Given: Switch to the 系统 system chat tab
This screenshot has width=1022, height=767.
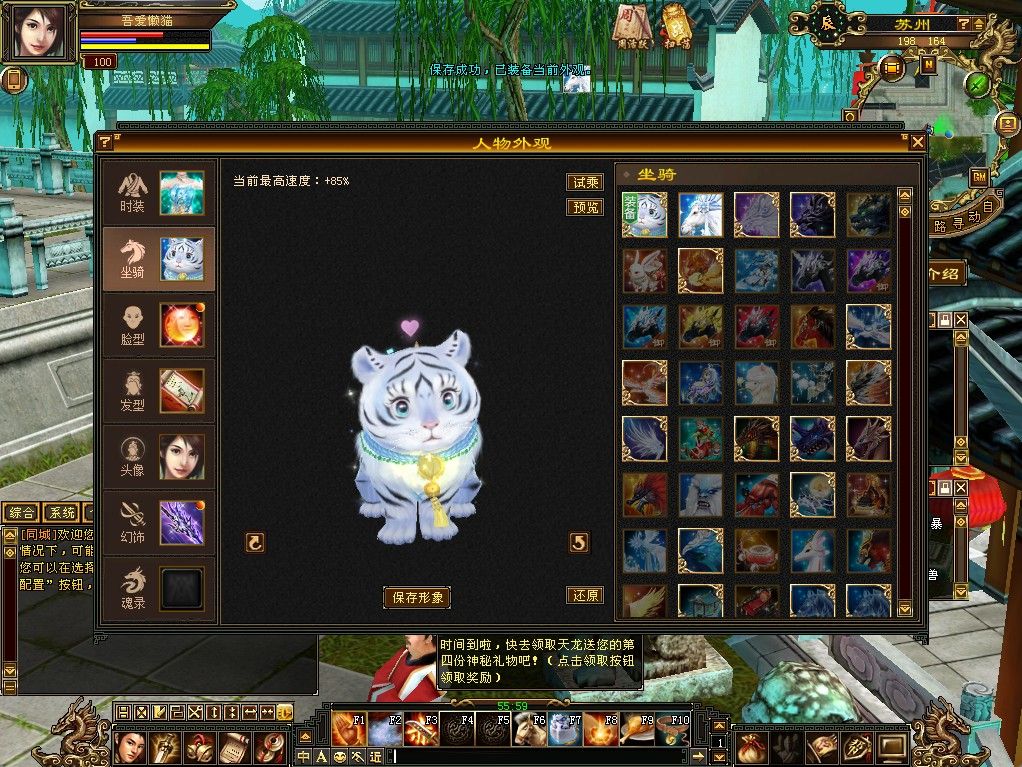Looking at the screenshot, I should point(62,513).
